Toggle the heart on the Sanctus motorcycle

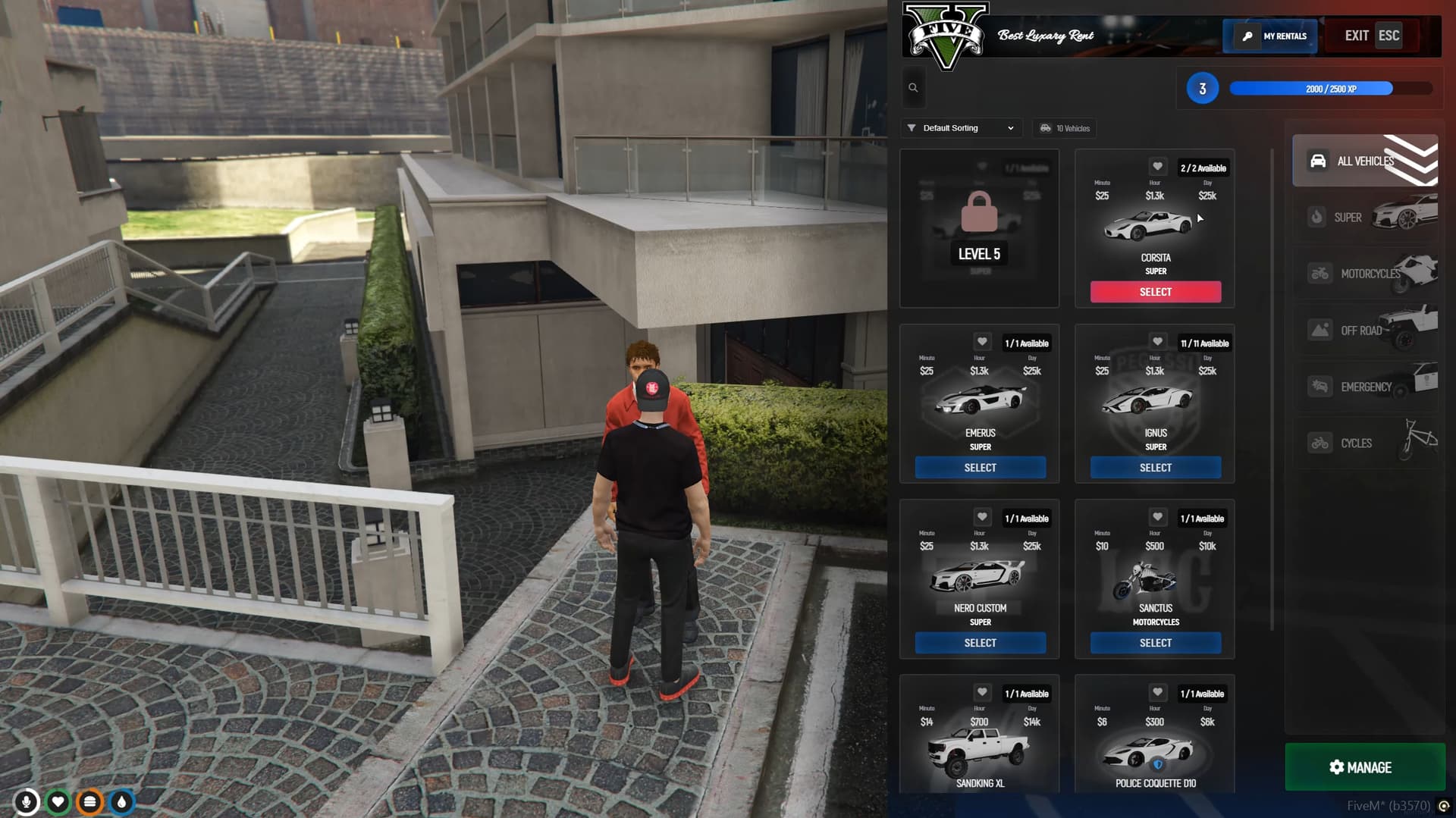pyautogui.click(x=1157, y=517)
